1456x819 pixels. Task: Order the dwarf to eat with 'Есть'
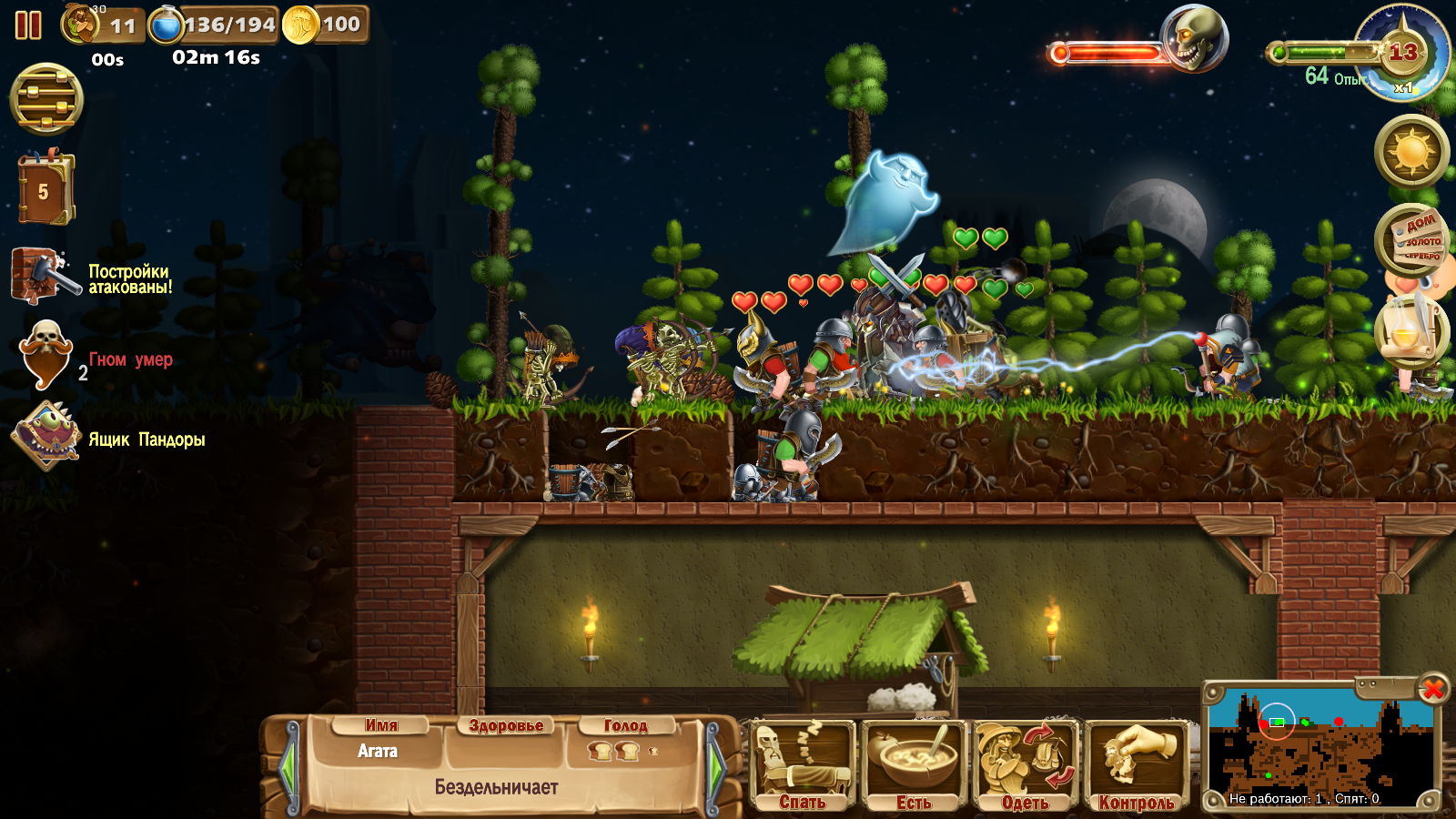pos(914,765)
